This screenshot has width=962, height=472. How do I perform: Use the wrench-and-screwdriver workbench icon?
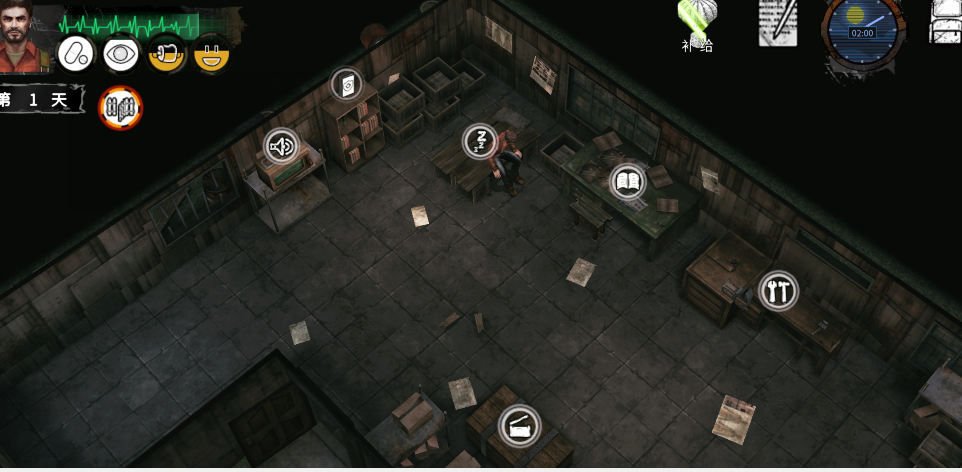[x=777, y=291]
